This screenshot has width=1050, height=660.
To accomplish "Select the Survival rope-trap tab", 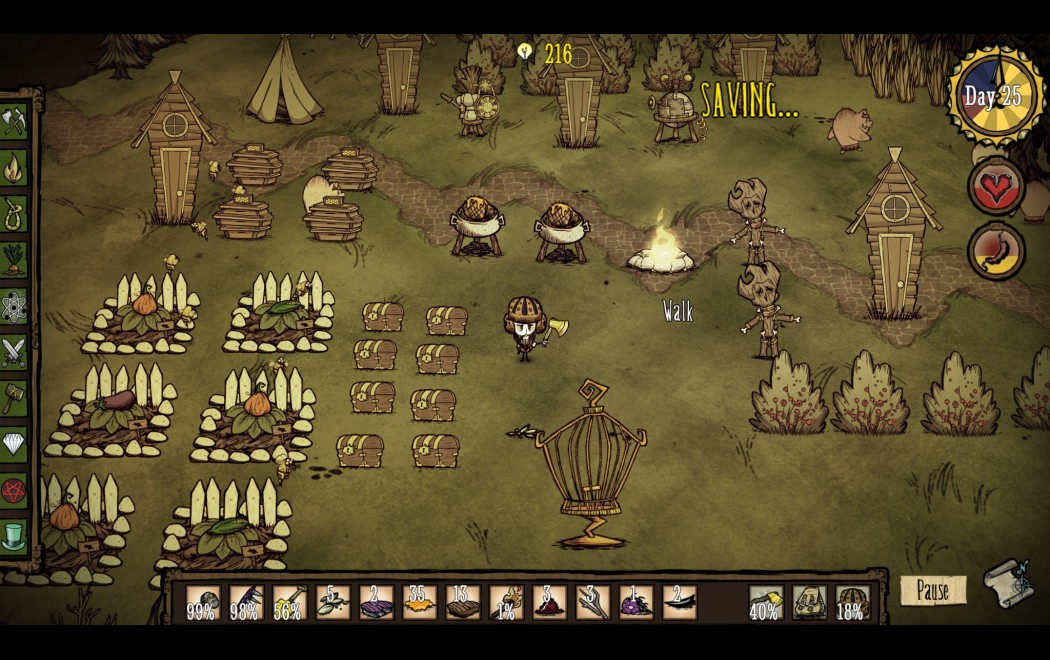I will pyautogui.click(x=14, y=213).
